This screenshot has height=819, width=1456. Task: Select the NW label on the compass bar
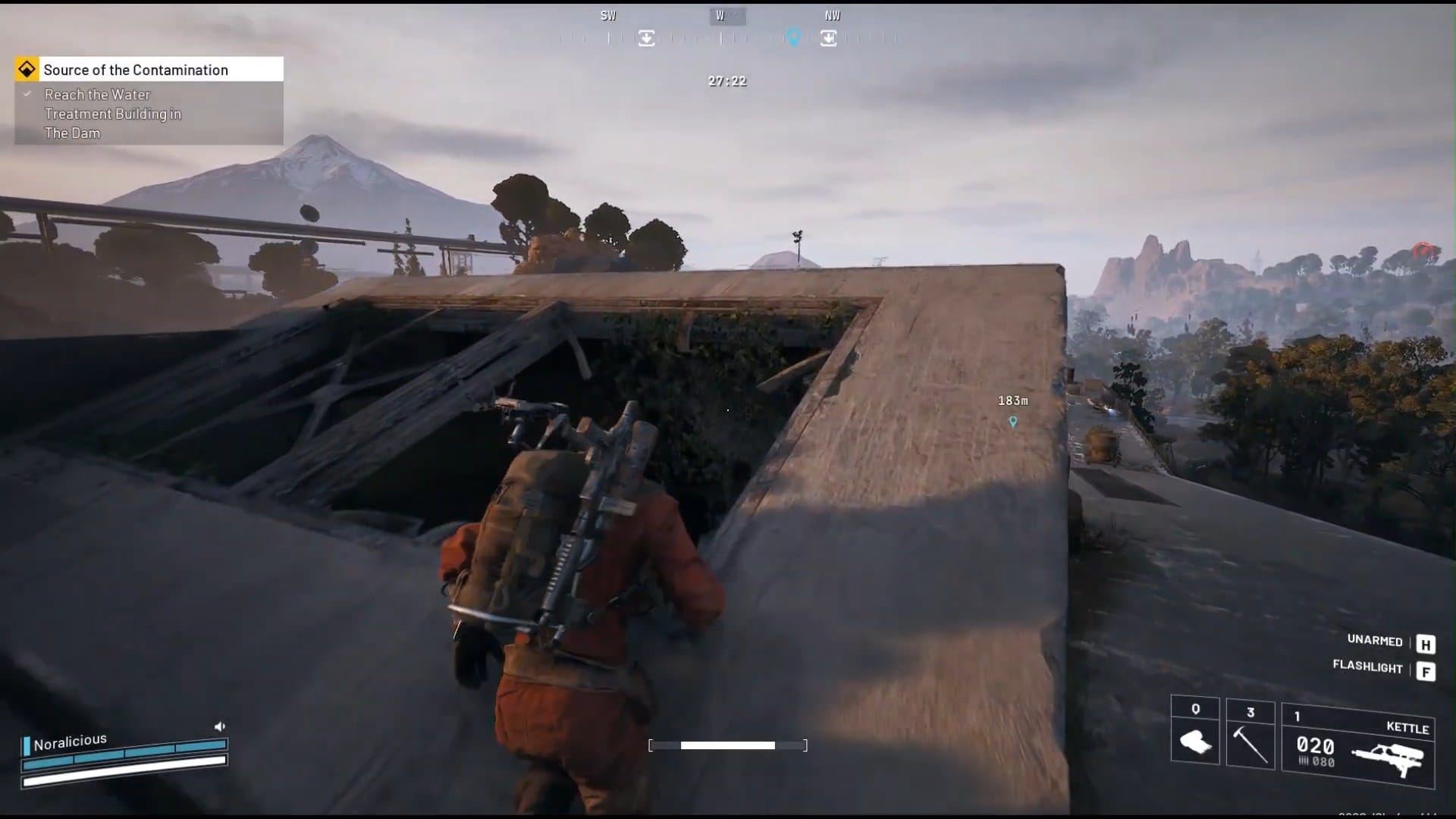[x=833, y=14]
